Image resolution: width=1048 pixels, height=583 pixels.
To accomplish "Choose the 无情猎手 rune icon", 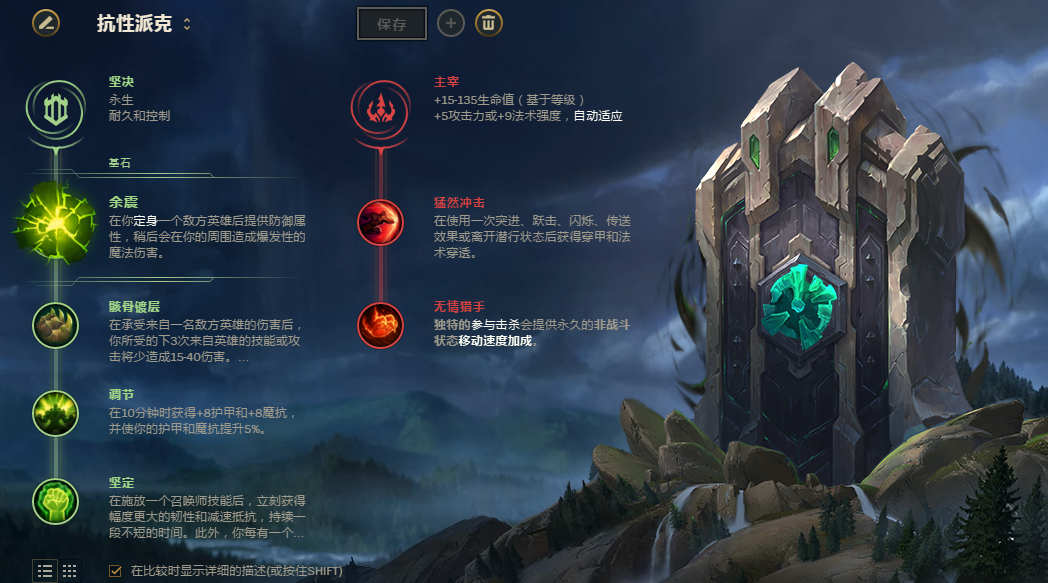I will point(381,325).
